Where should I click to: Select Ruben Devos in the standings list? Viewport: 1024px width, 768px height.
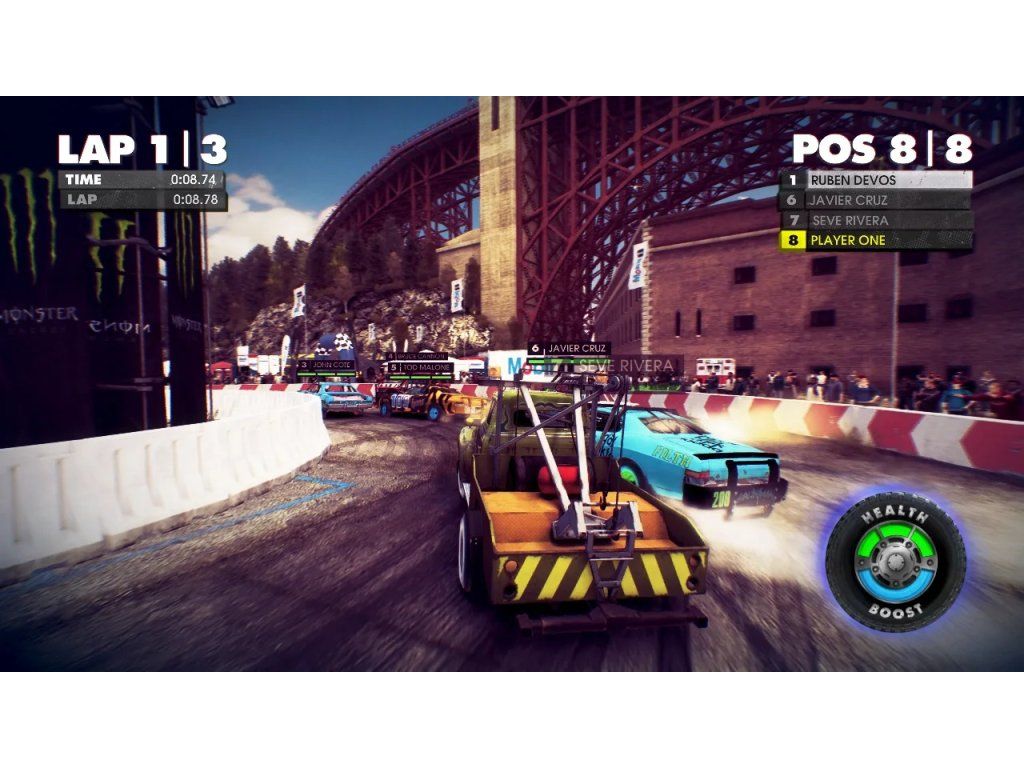(x=876, y=180)
